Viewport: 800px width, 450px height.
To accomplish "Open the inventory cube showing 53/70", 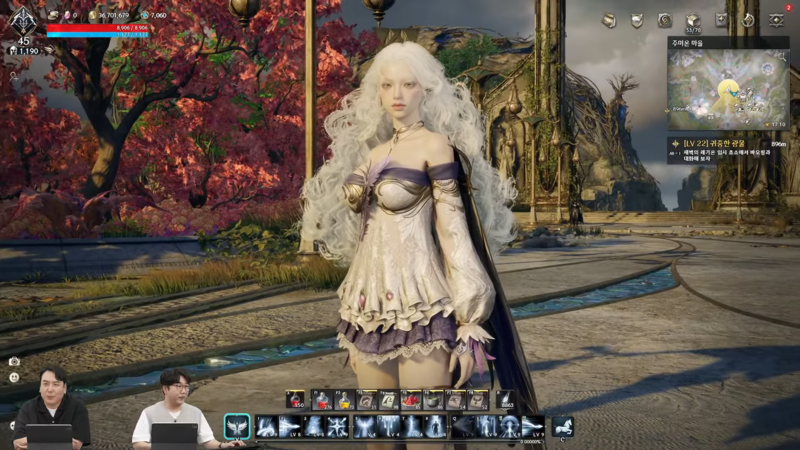I will [x=692, y=20].
